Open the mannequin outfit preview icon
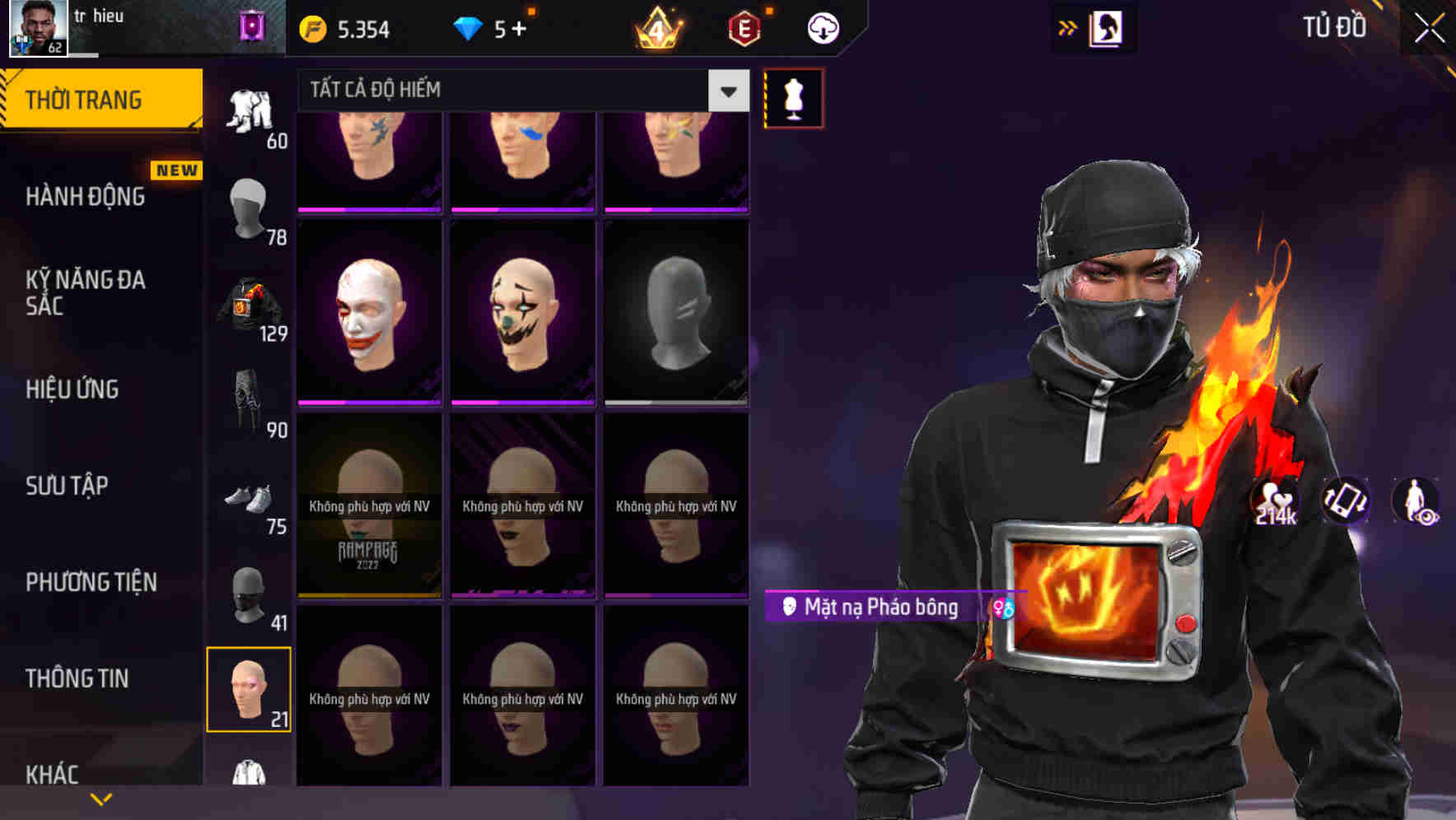This screenshot has height=820, width=1456. coord(793,97)
